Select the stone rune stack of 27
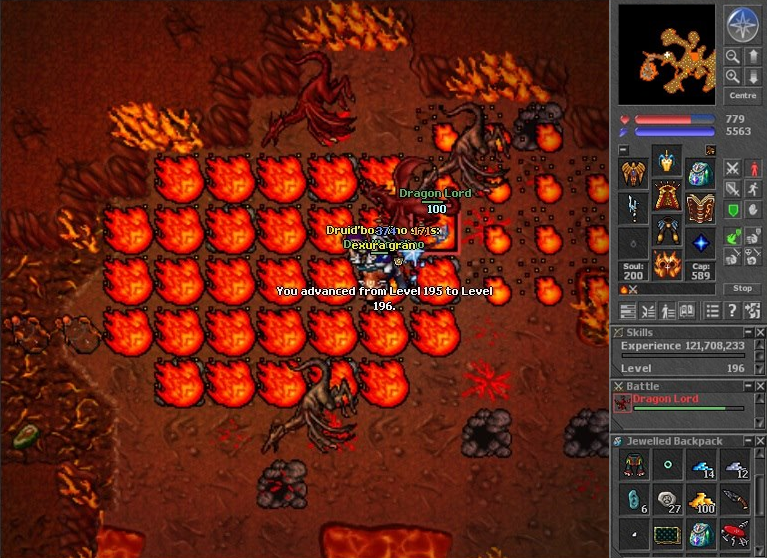The height and width of the screenshot is (558, 767). (x=667, y=499)
